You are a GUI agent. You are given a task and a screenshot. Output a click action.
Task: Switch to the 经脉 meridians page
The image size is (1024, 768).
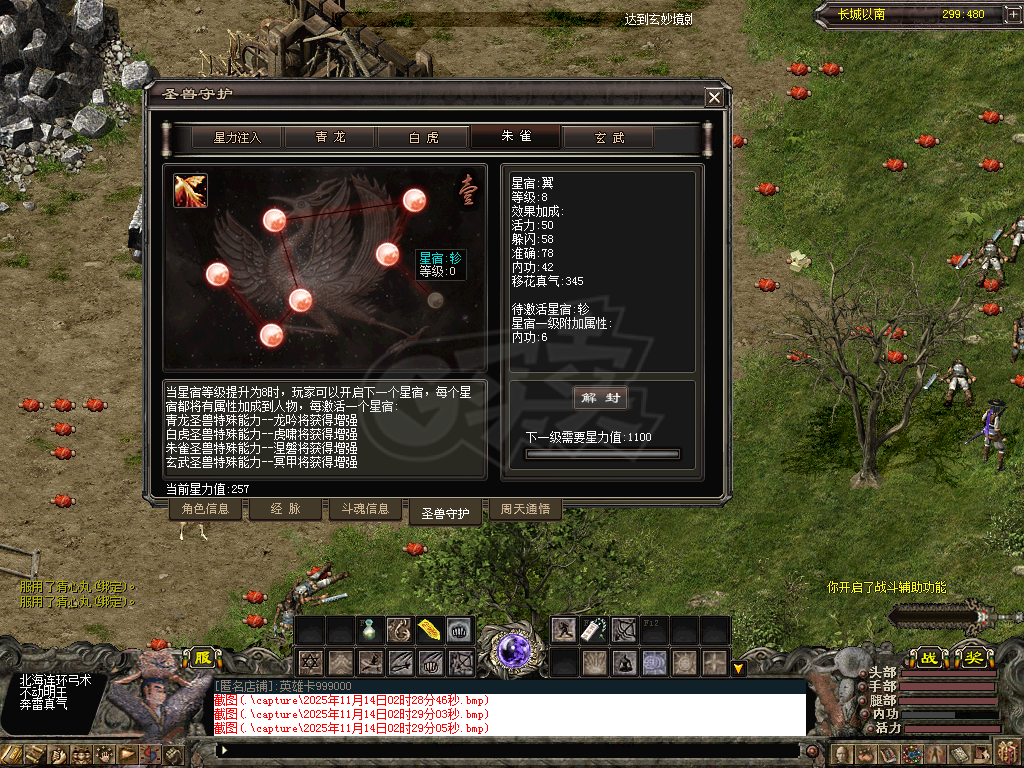pyautogui.click(x=285, y=509)
